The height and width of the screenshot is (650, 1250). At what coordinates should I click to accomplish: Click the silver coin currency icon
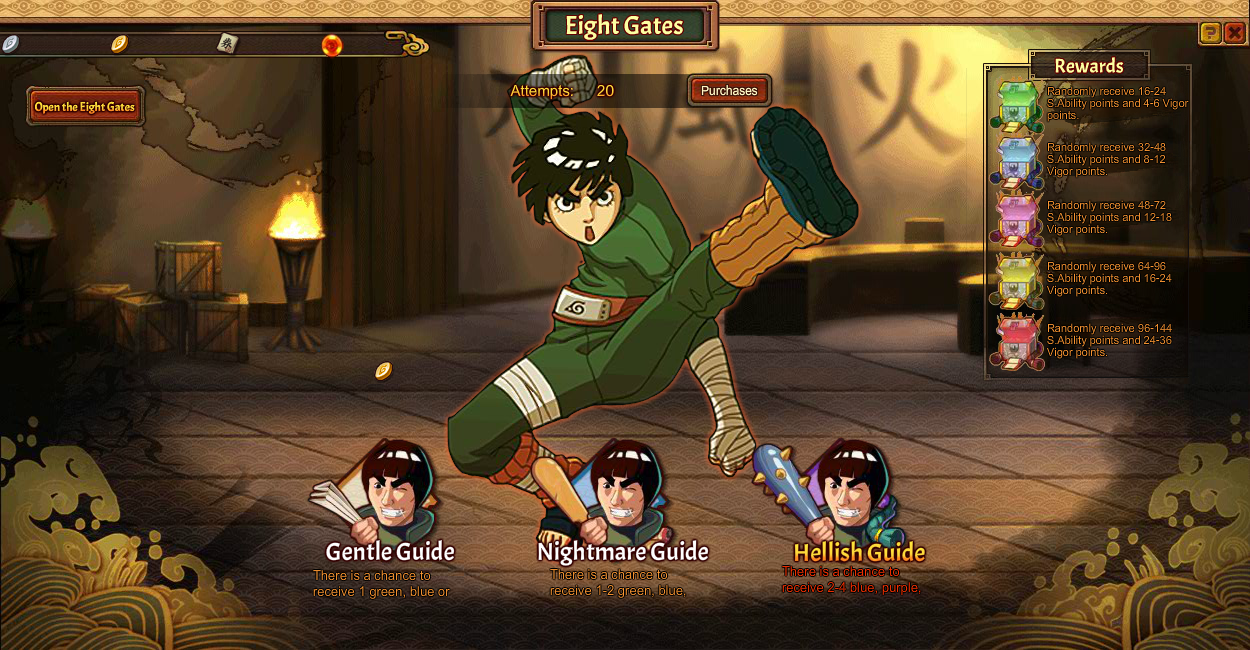(x=10, y=43)
